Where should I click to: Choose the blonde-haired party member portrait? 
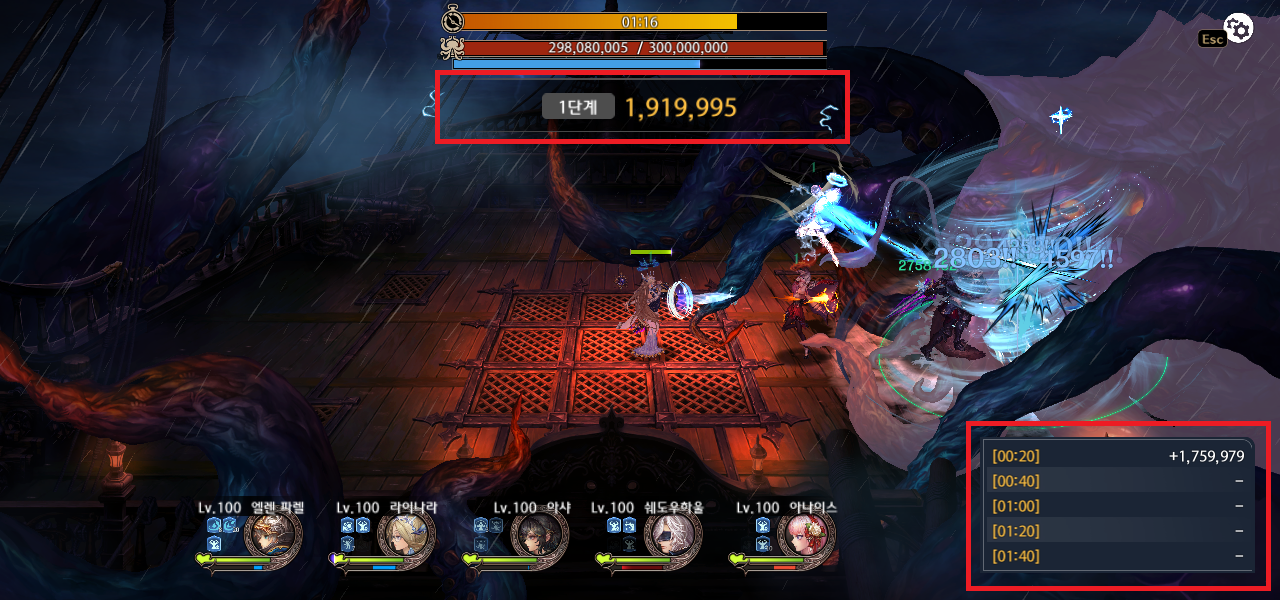(406, 540)
